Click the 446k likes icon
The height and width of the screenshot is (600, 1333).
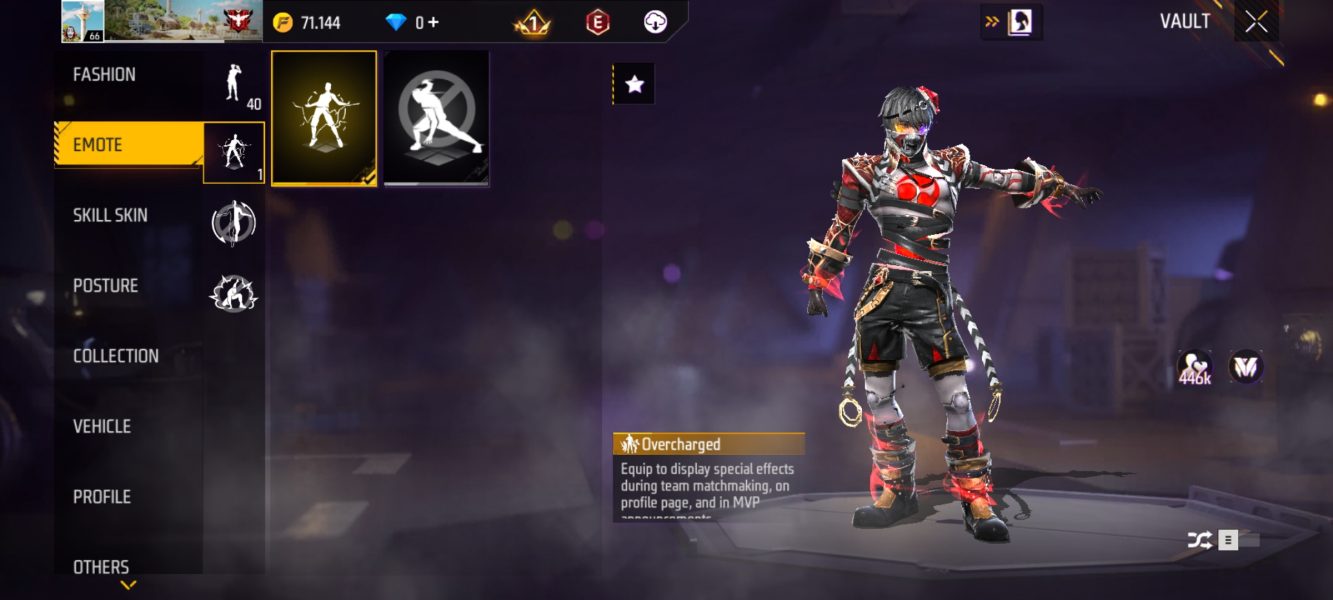coord(1195,368)
